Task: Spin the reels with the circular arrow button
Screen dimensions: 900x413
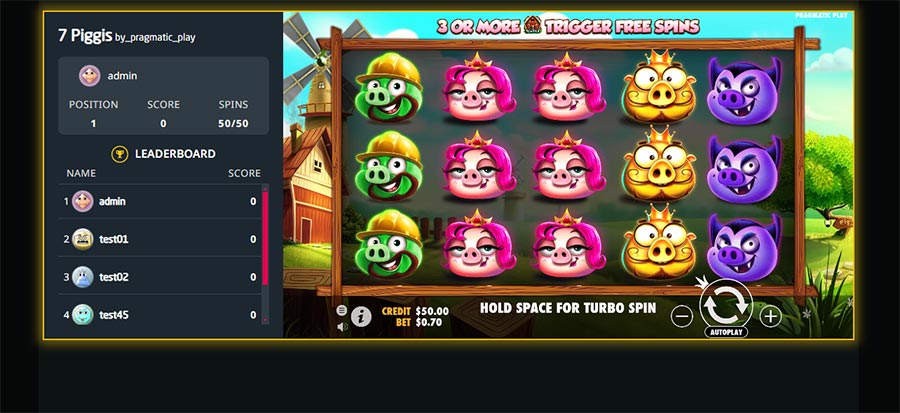Action: point(725,304)
